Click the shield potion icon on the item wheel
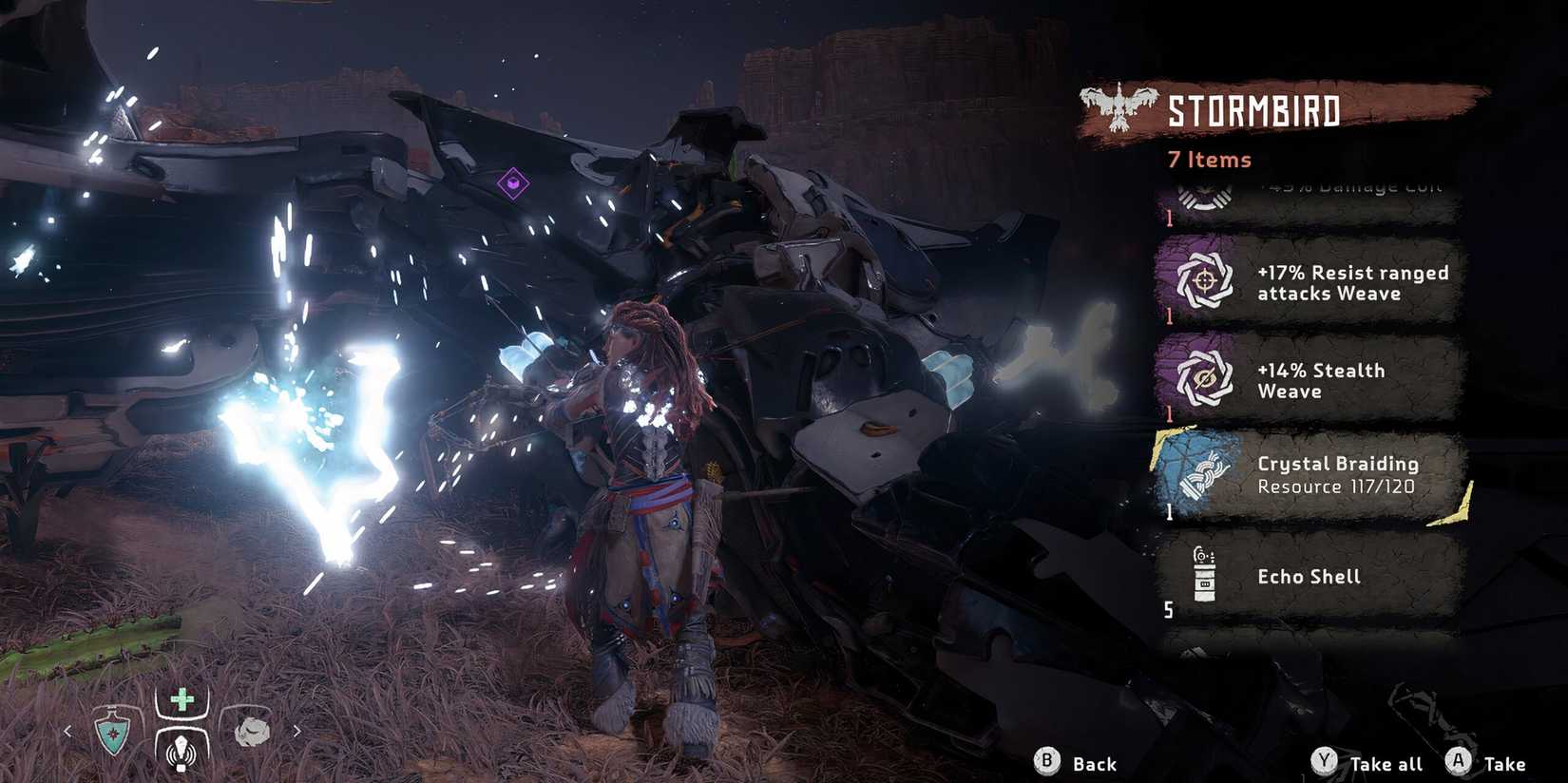 click(x=113, y=732)
